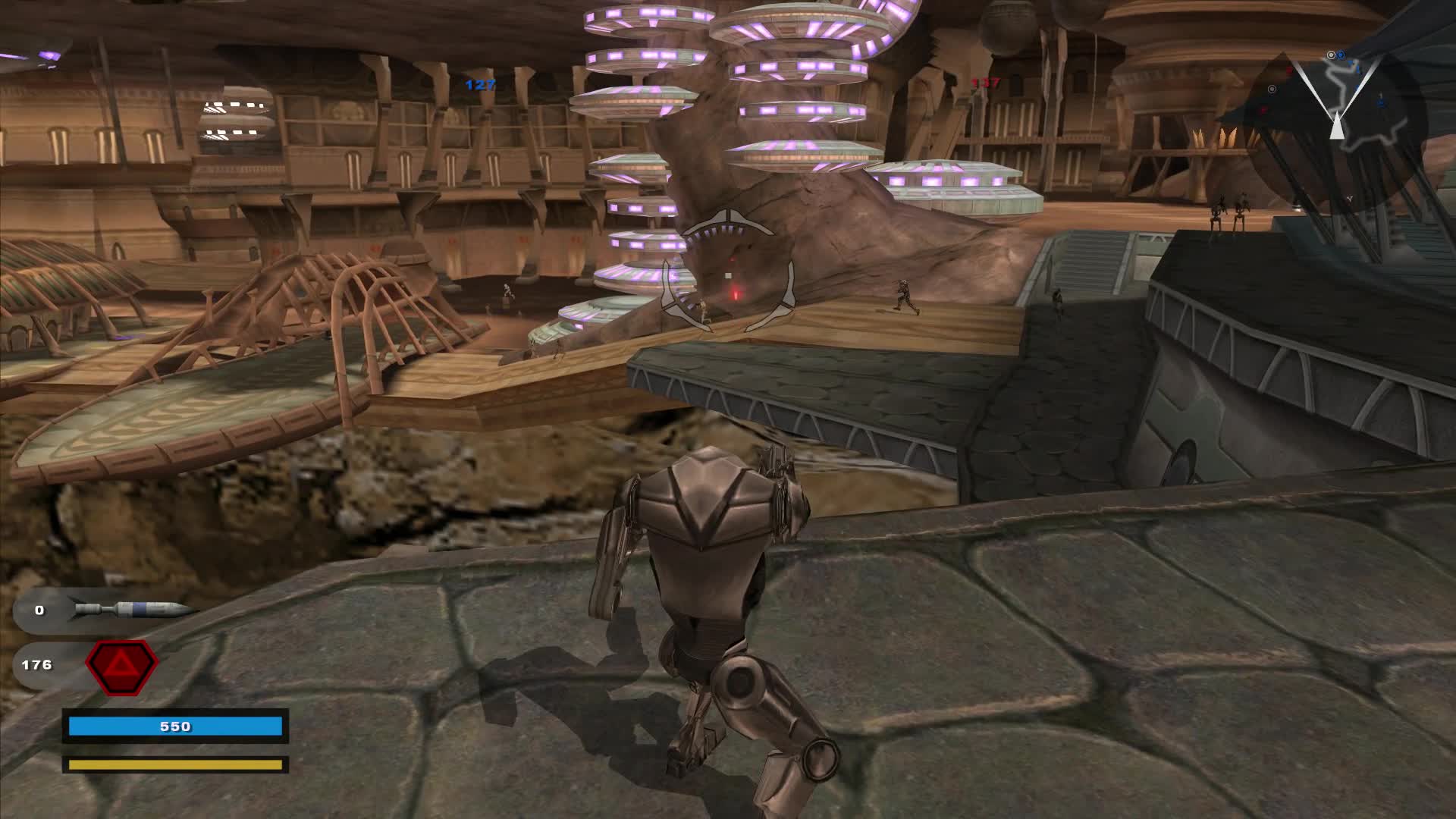
Task: Click the player arrow on the minimap
Action: (1337, 127)
